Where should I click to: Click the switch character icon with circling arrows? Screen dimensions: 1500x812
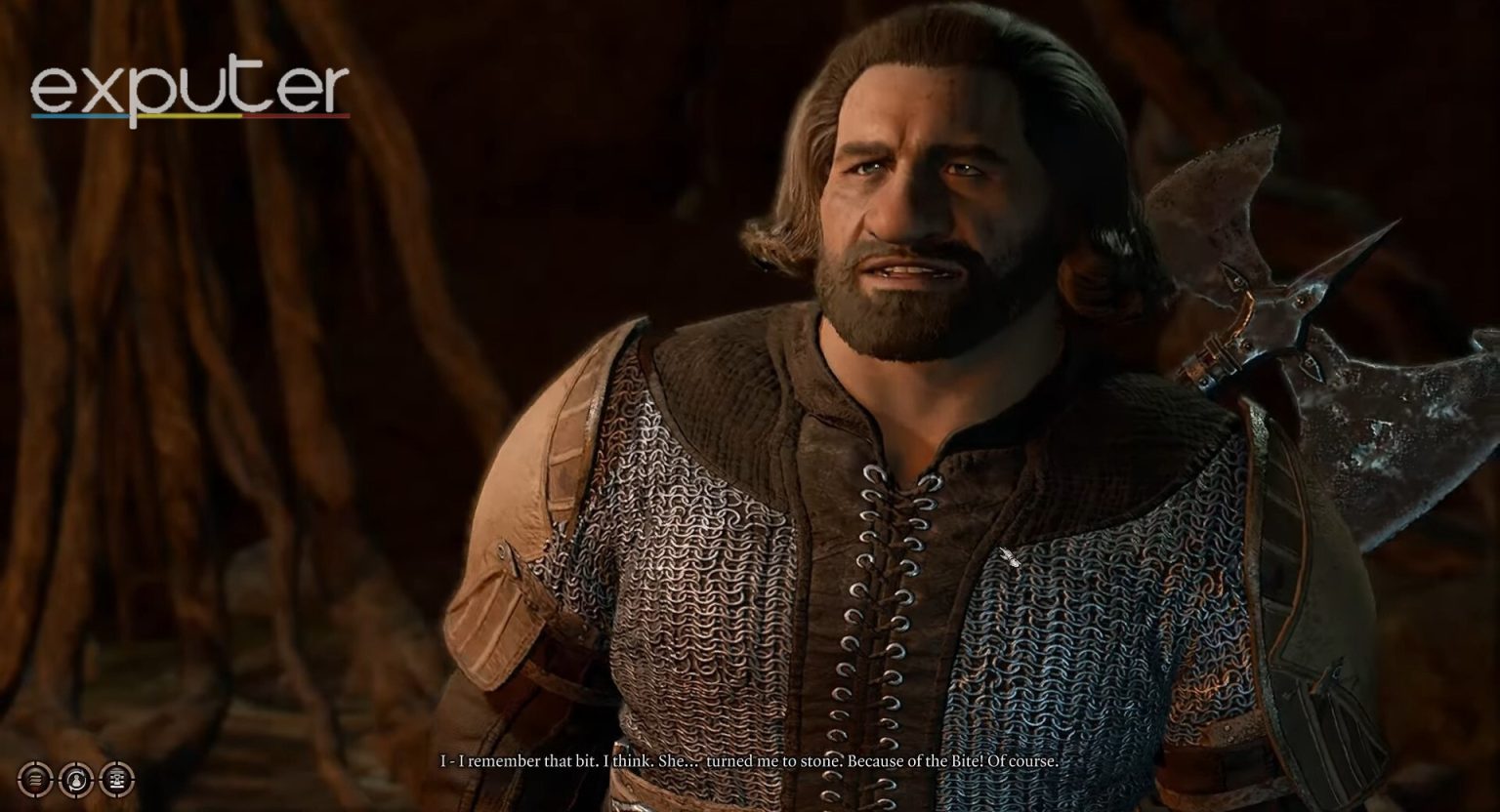pos(76,779)
